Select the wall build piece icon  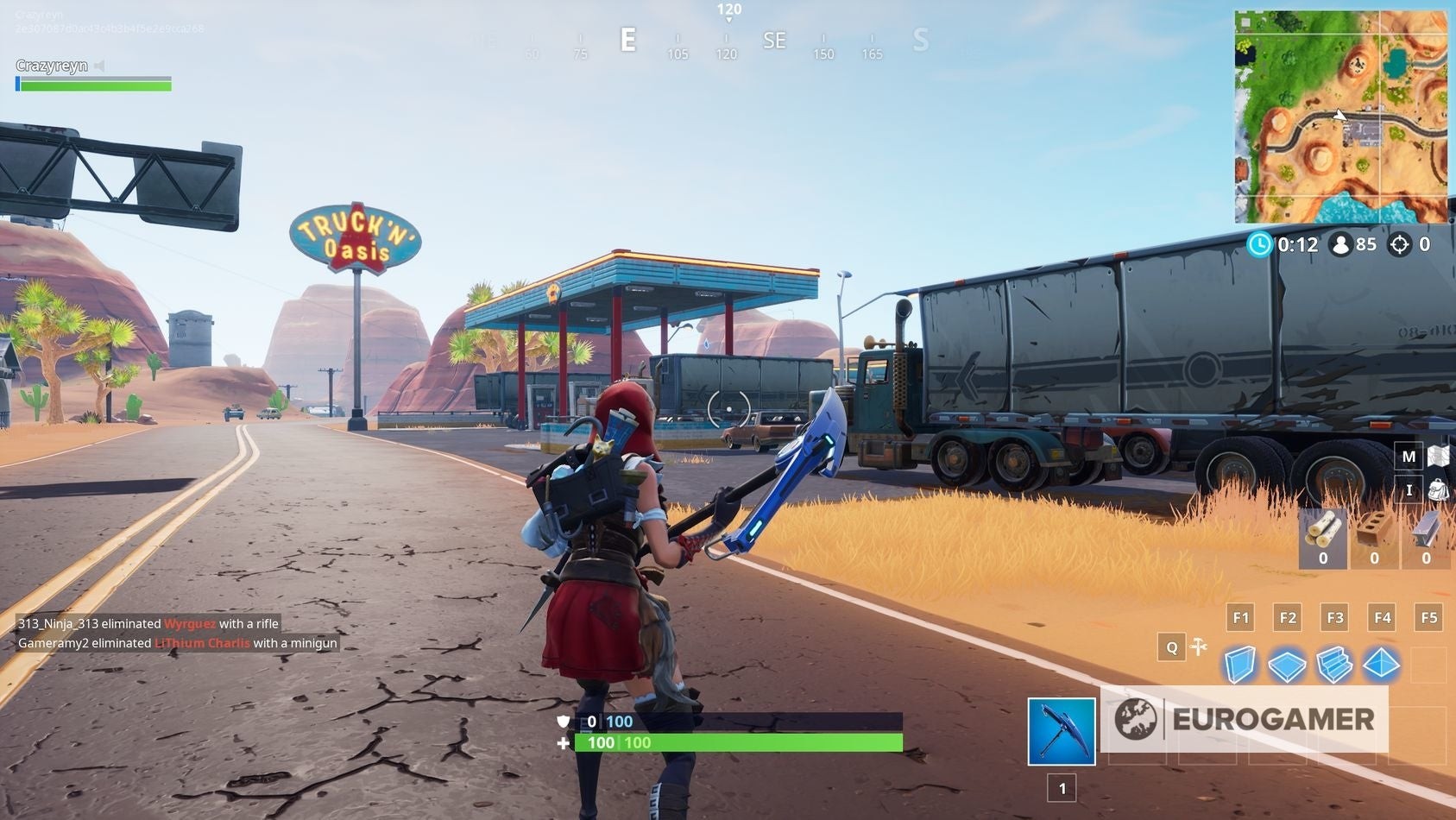click(1240, 665)
